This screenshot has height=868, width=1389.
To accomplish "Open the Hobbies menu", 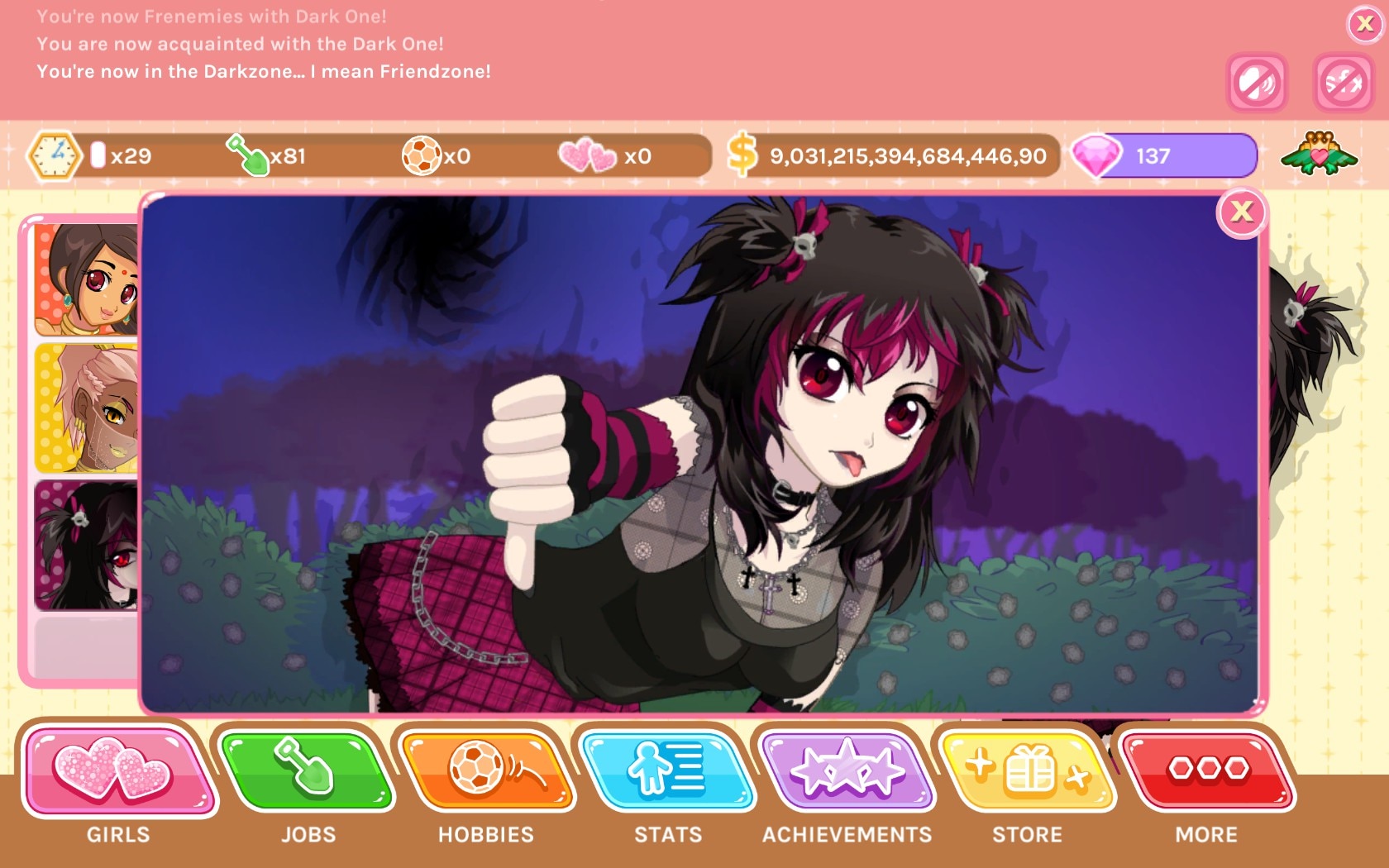I will 486,772.
